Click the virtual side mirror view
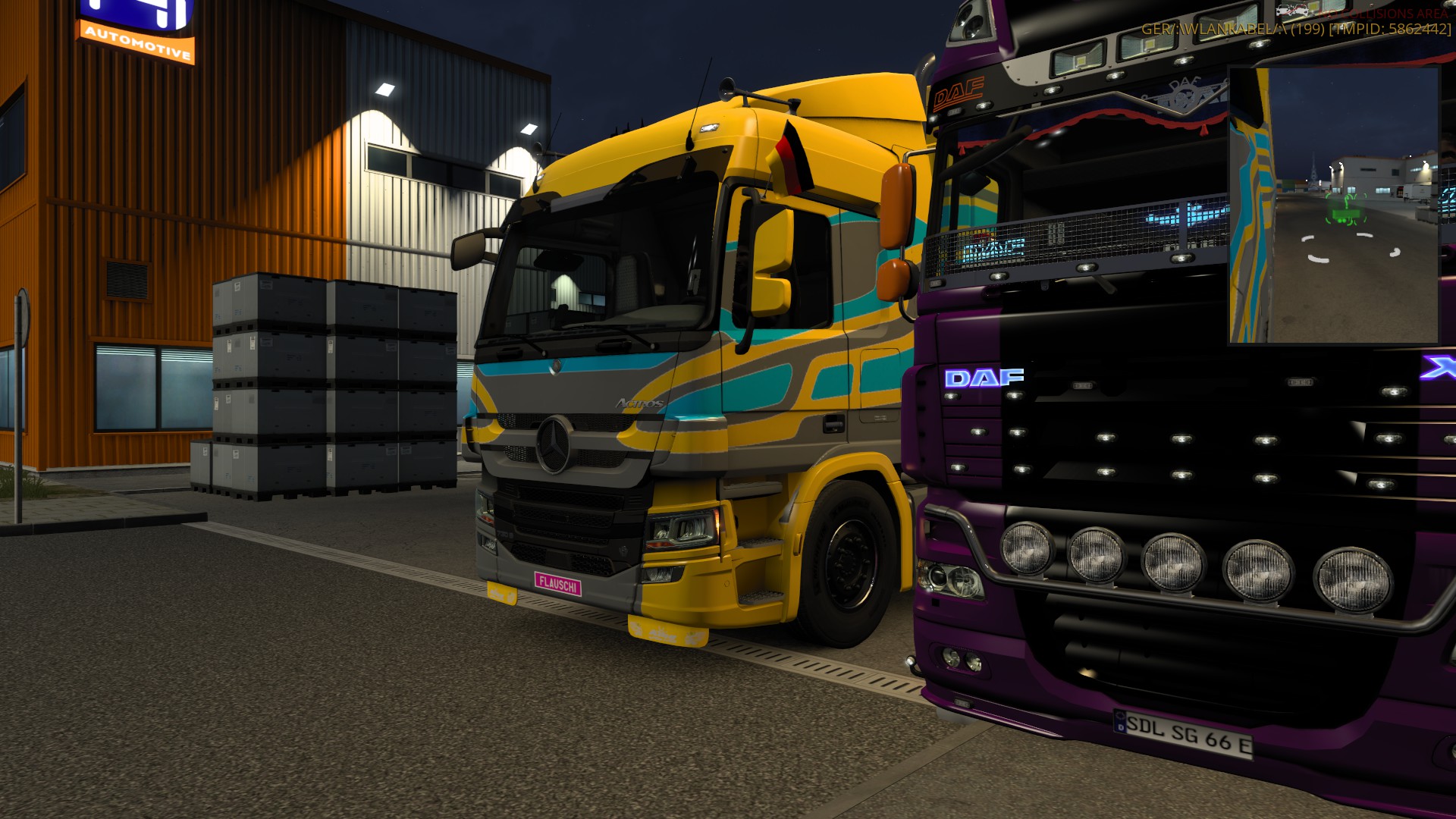 1334,205
